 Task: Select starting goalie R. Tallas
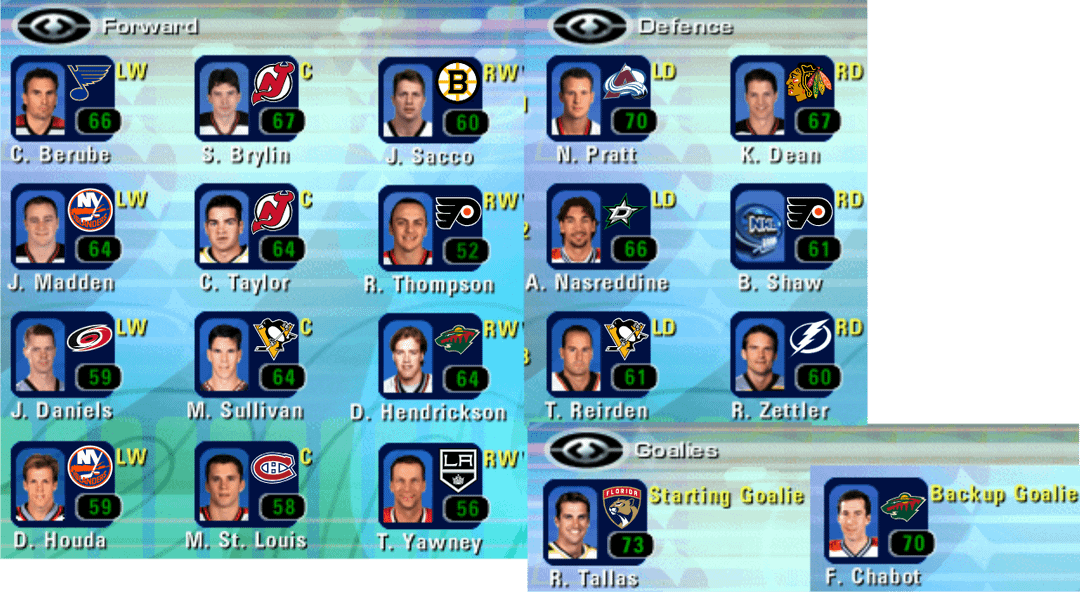click(595, 521)
